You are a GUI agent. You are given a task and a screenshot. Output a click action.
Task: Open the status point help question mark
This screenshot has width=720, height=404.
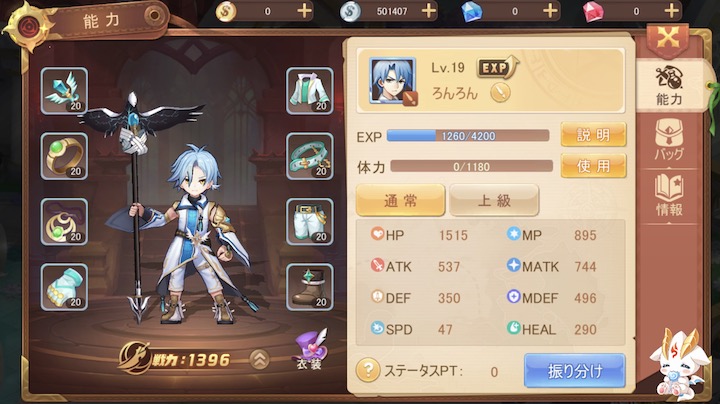(x=368, y=371)
